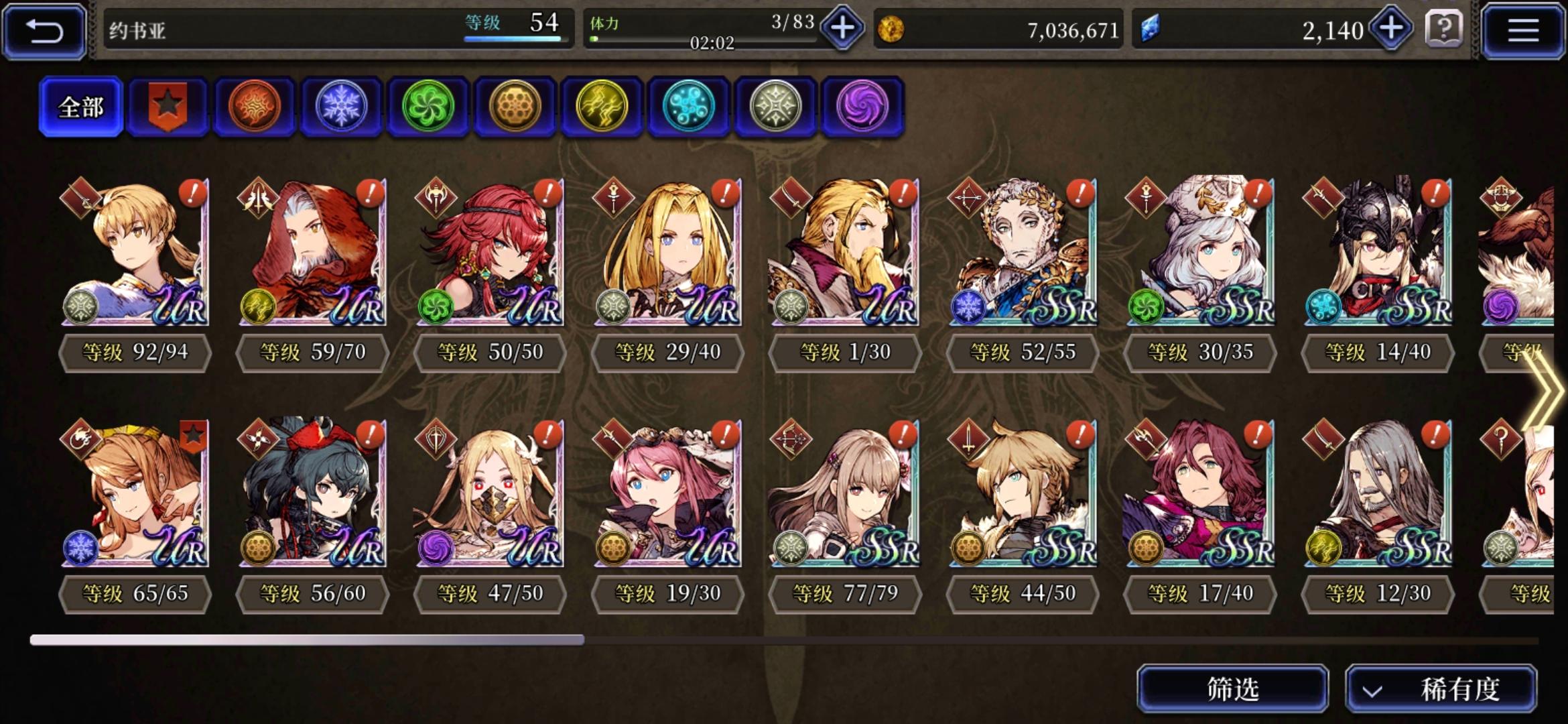Viewport: 1568px width, 724px height.
Task: Toggle the red star category filter
Action: coord(168,106)
